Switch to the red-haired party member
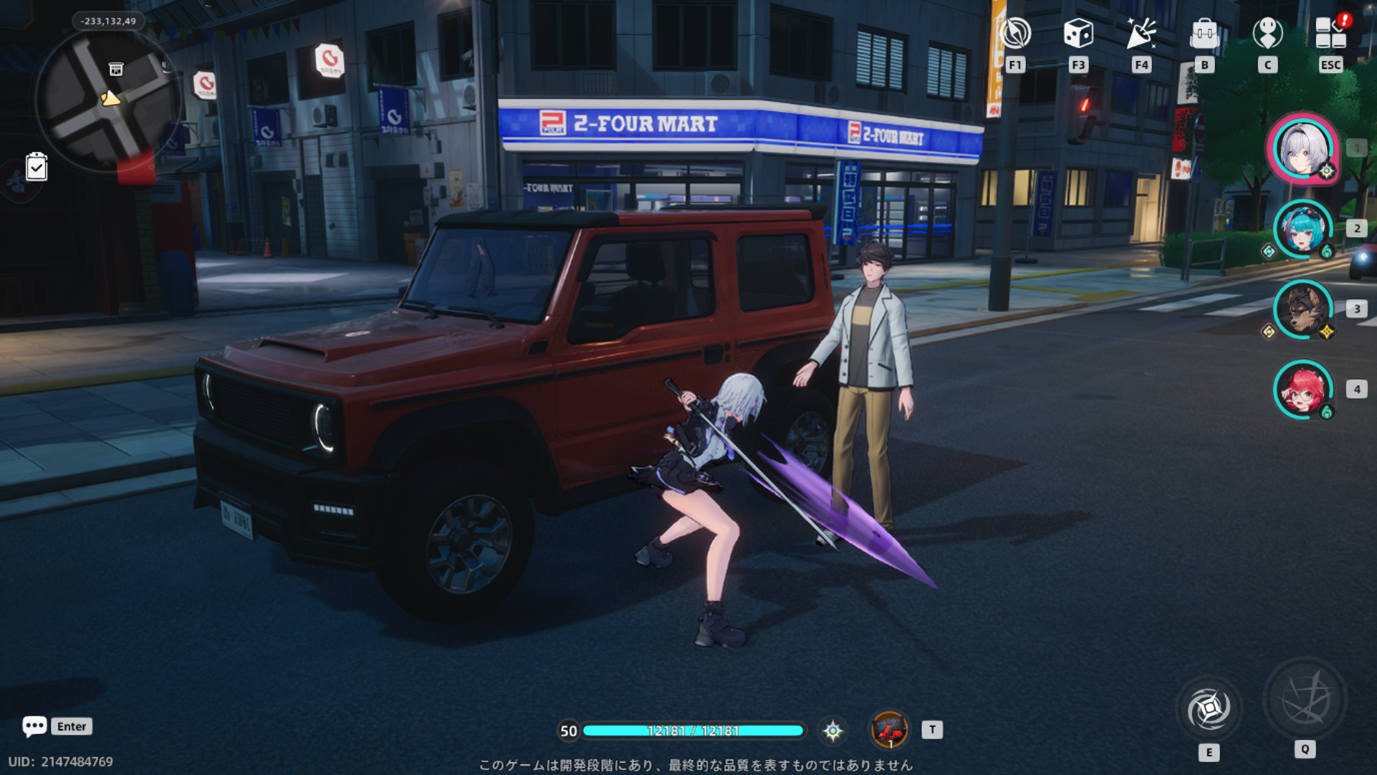Viewport: 1377px width, 775px height. click(x=1303, y=389)
